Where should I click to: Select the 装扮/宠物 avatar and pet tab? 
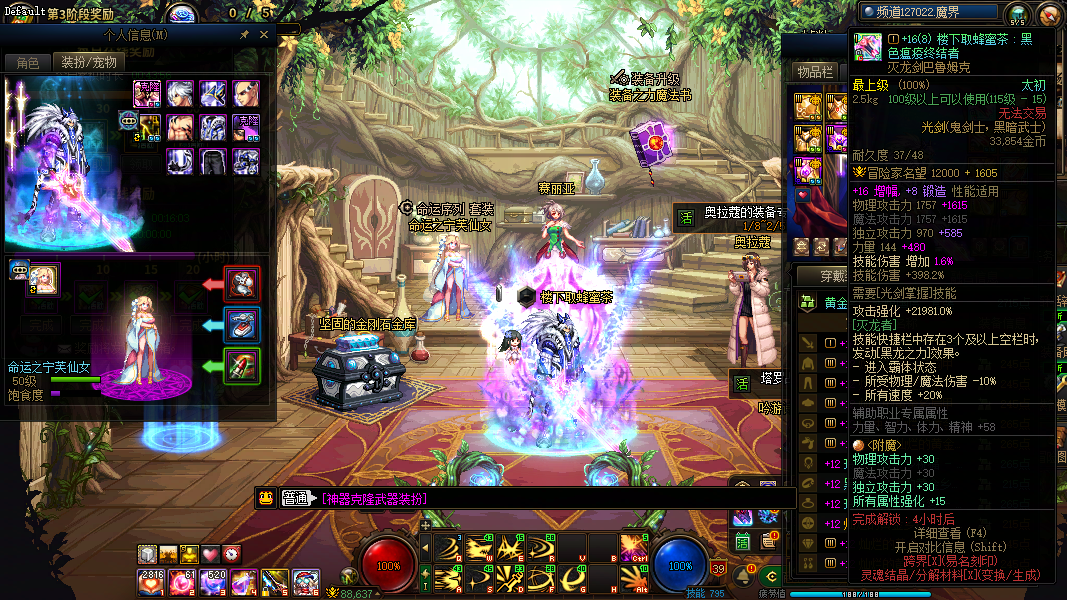click(x=89, y=62)
